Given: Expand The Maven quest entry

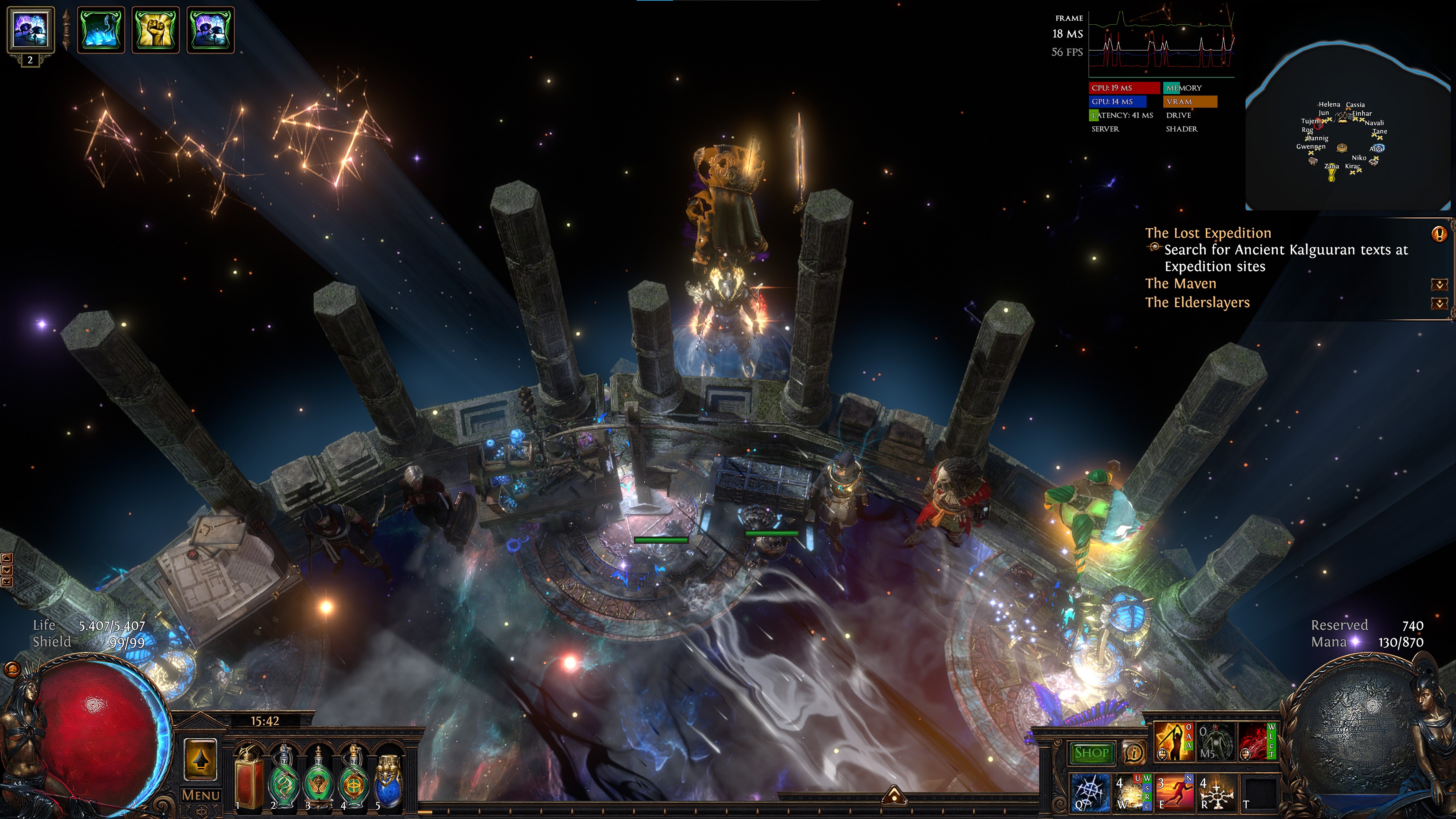Looking at the screenshot, I should pyautogui.click(x=1439, y=284).
